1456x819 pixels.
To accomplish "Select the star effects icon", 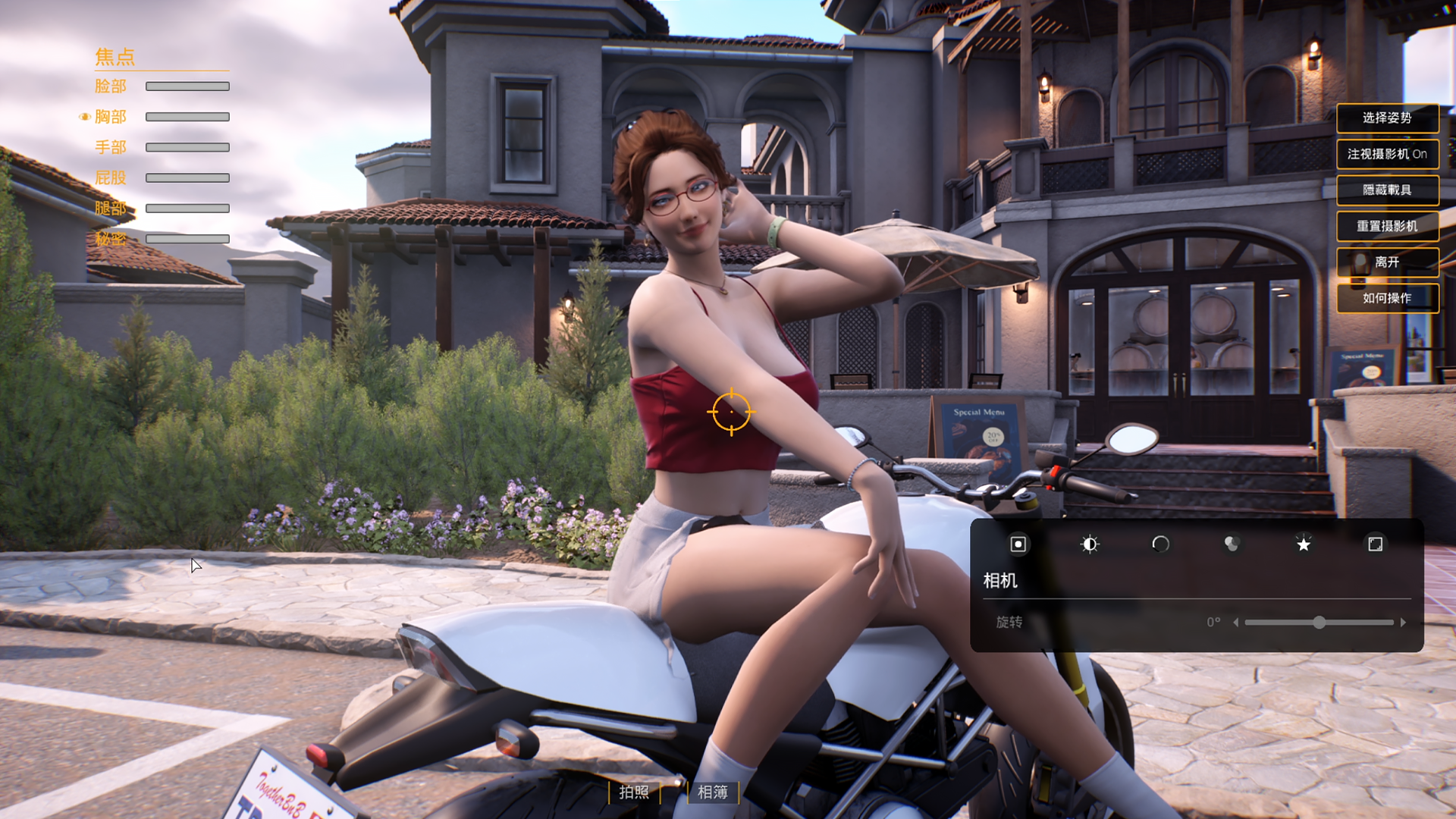I will 1304,544.
